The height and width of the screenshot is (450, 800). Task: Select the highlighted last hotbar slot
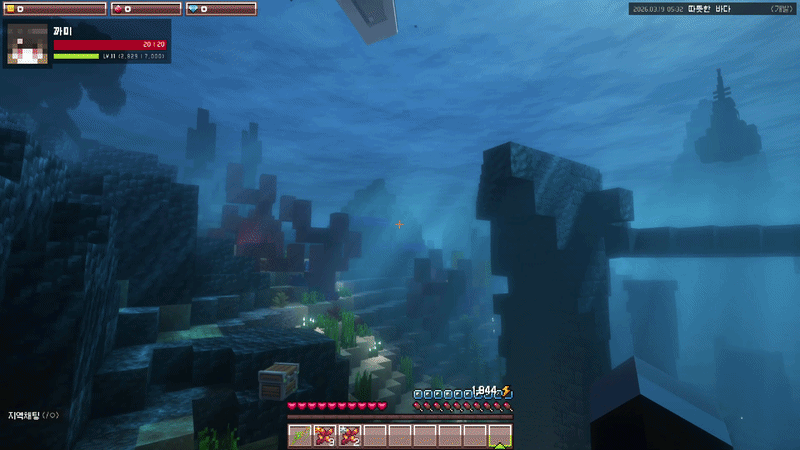click(x=500, y=436)
